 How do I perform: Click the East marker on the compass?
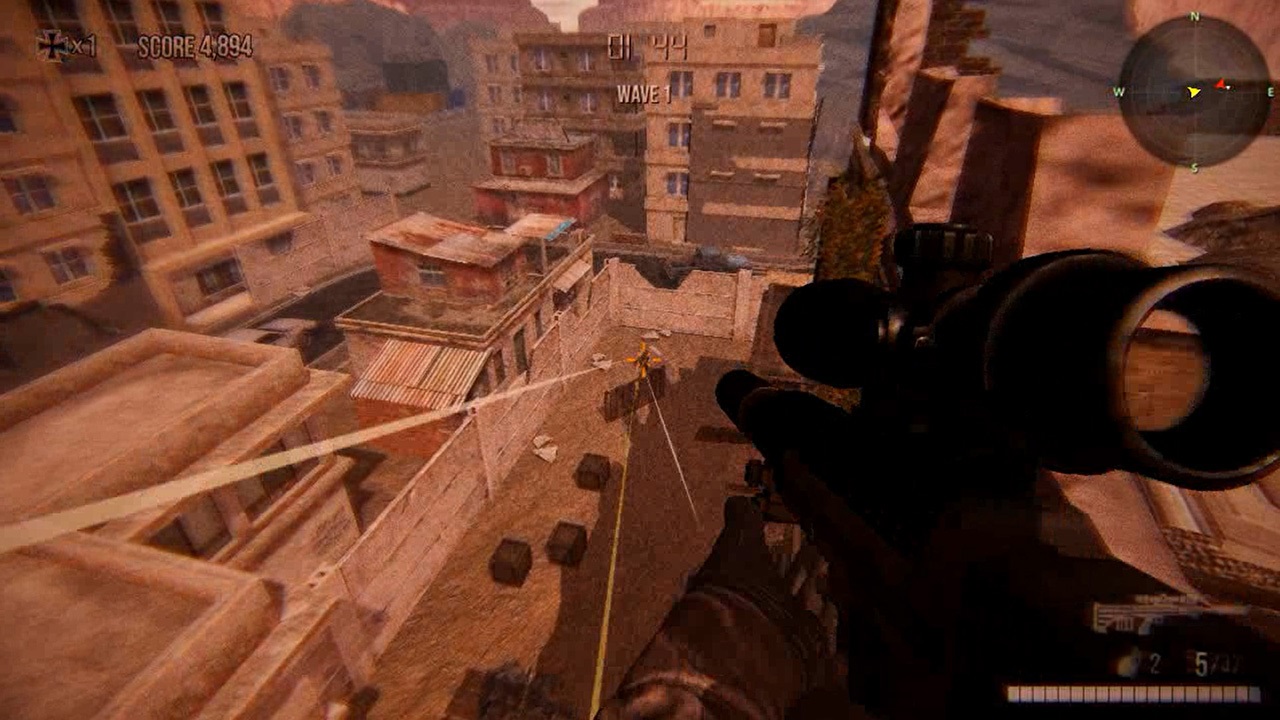pyautogui.click(x=1270, y=90)
